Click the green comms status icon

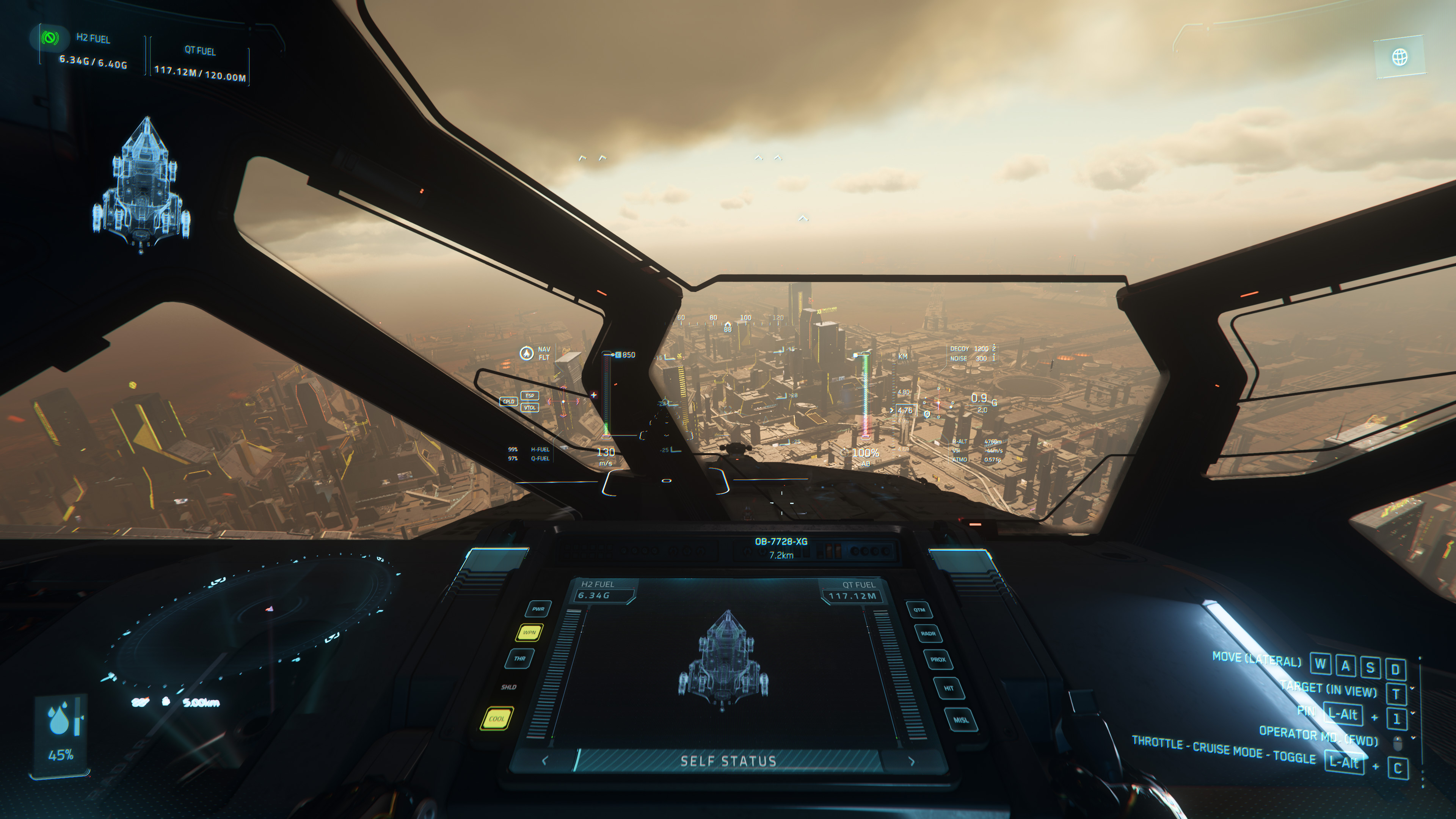[50, 38]
